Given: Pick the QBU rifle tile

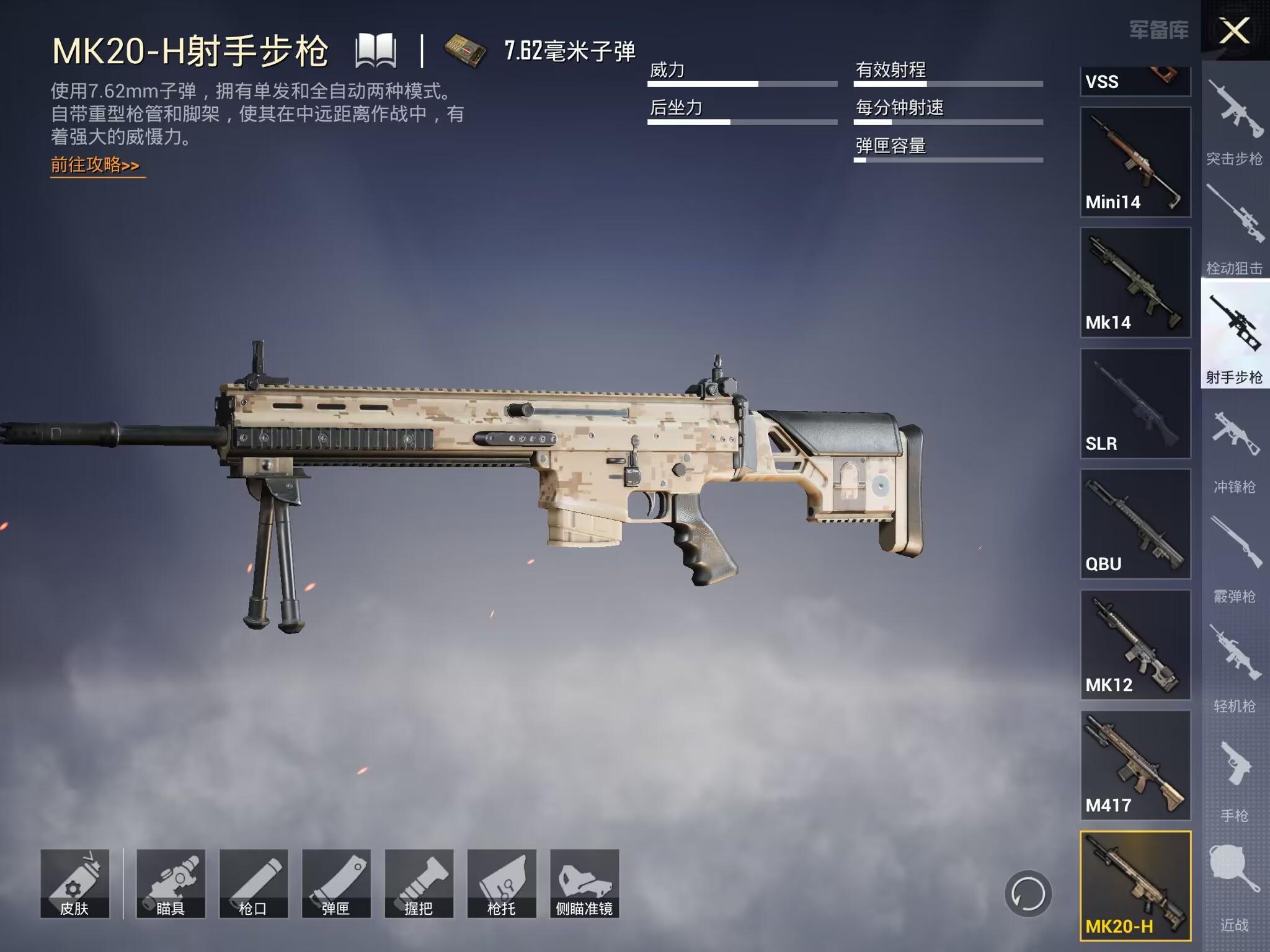Looking at the screenshot, I should click(1135, 524).
